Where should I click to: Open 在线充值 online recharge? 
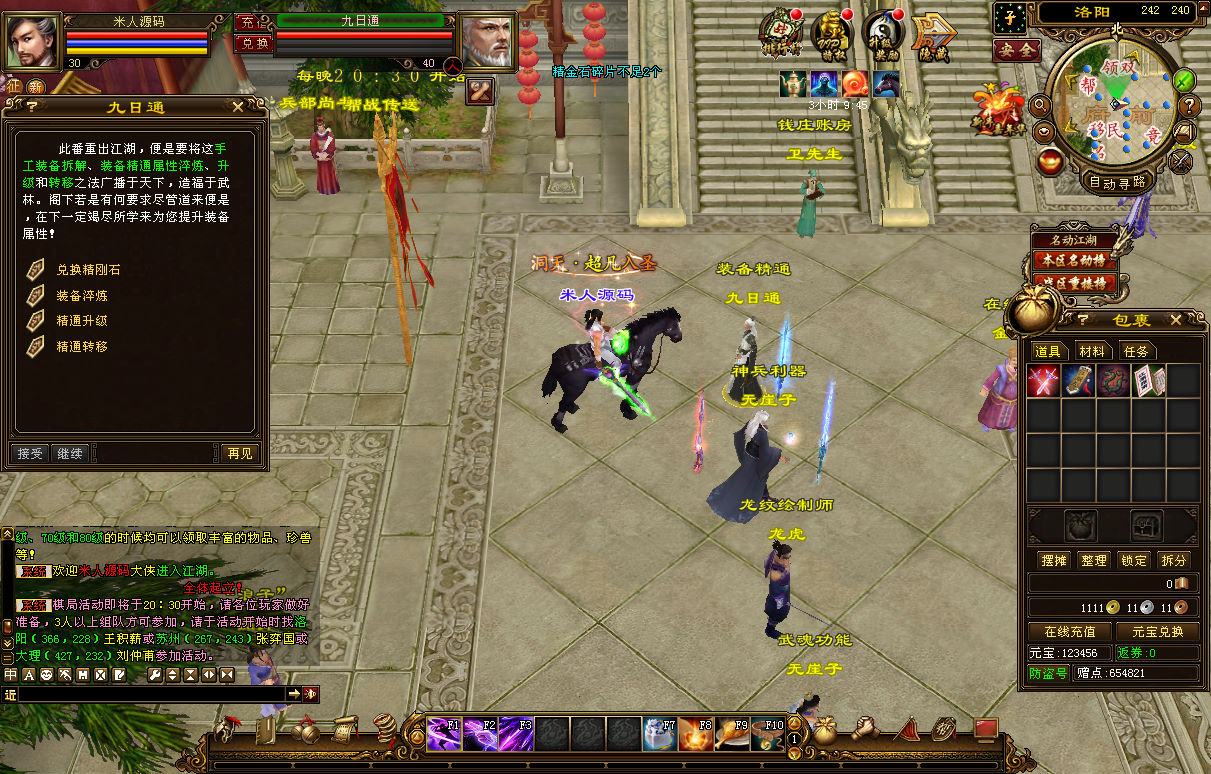pos(1069,631)
